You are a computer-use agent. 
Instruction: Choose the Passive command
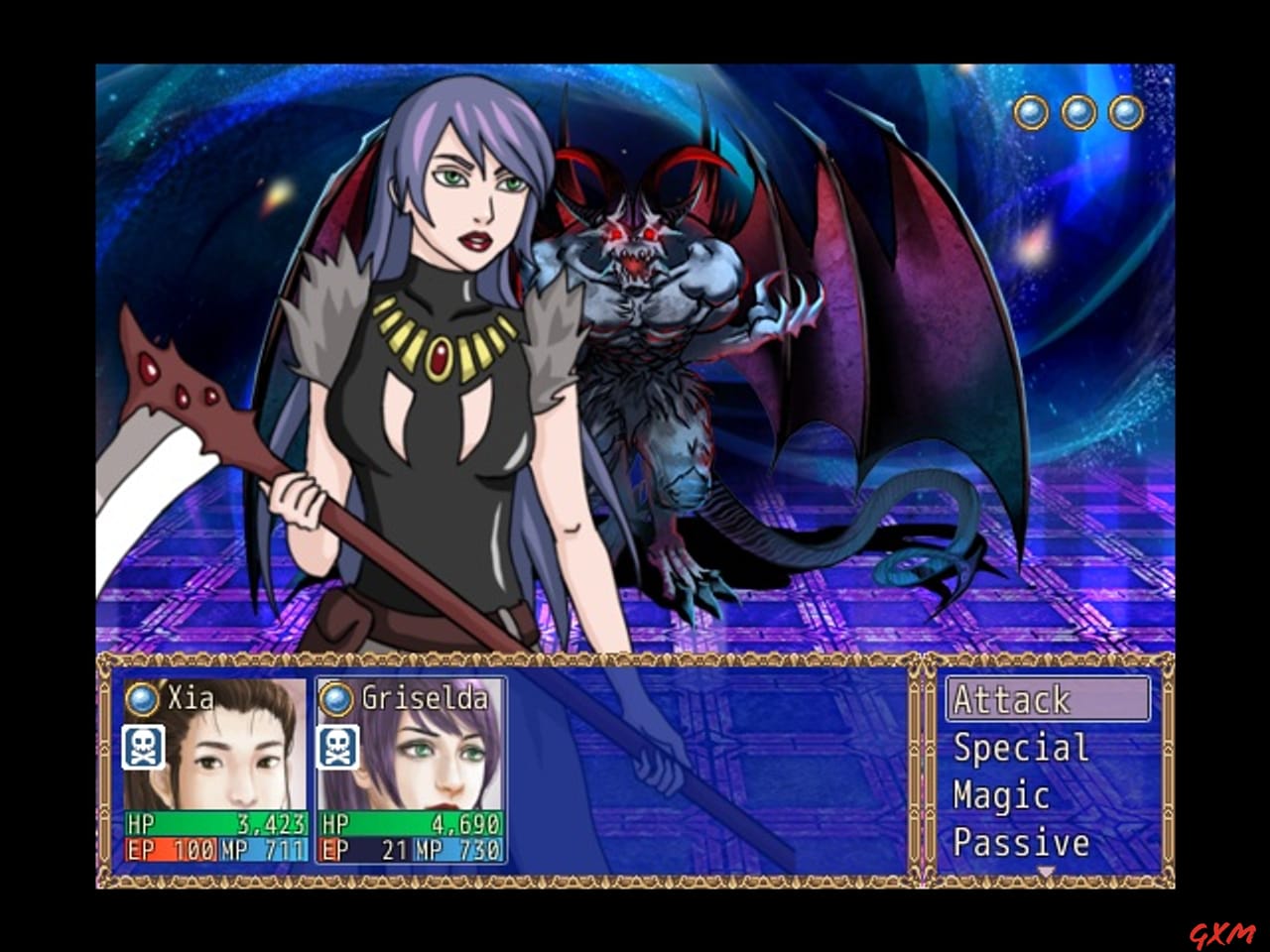coord(1019,844)
